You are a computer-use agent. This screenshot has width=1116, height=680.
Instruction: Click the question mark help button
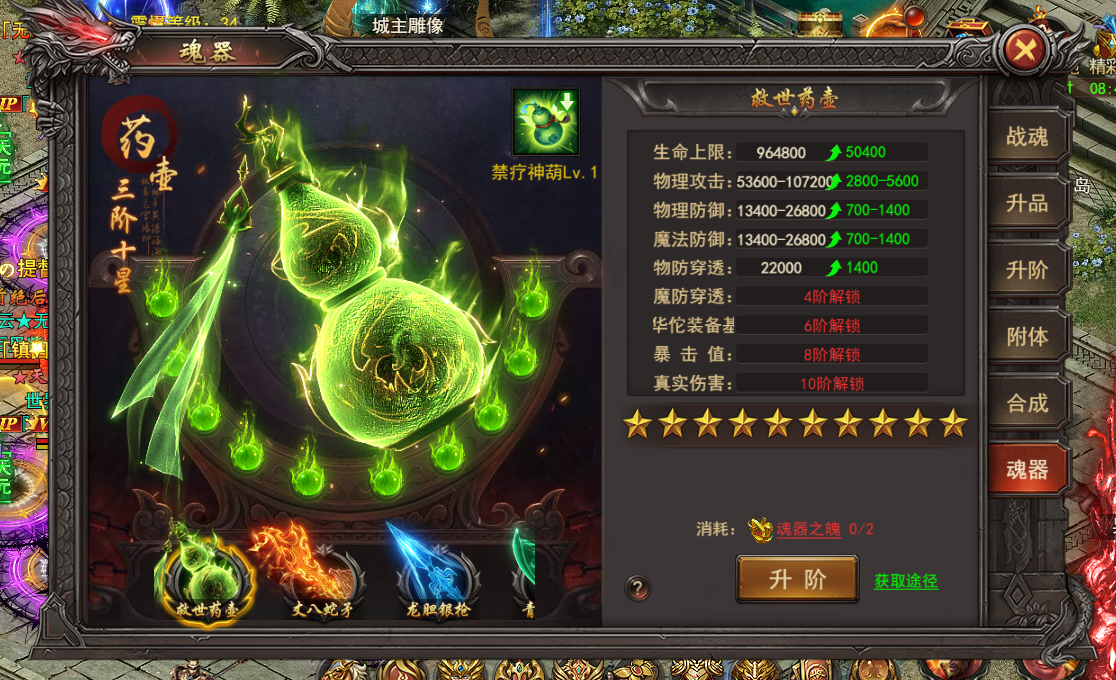[637, 588]
